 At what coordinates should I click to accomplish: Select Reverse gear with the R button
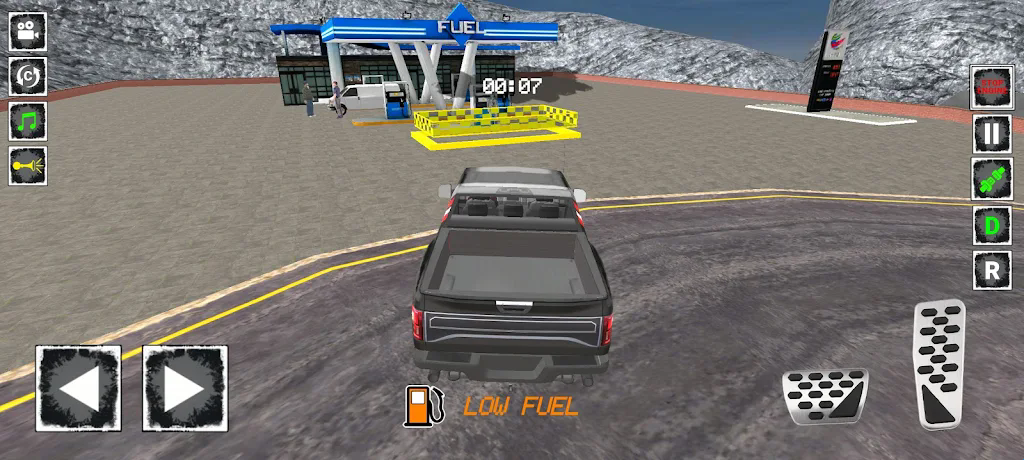(x=992, y=270)
